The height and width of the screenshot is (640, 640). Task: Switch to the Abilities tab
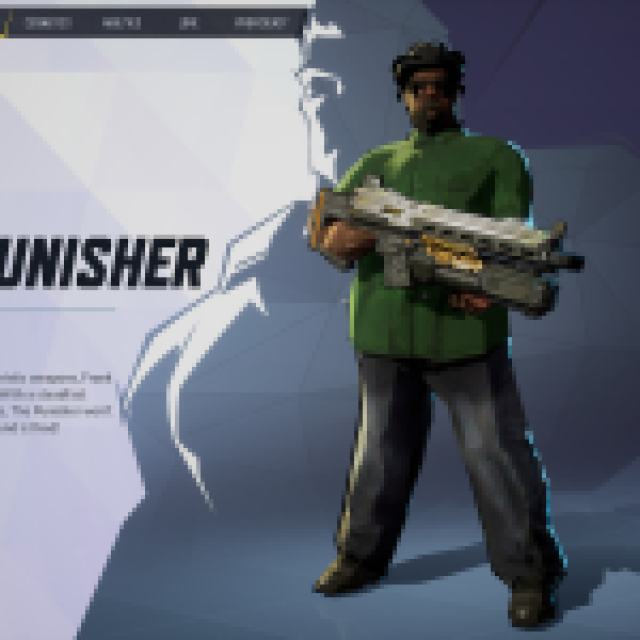coord(129,22)
